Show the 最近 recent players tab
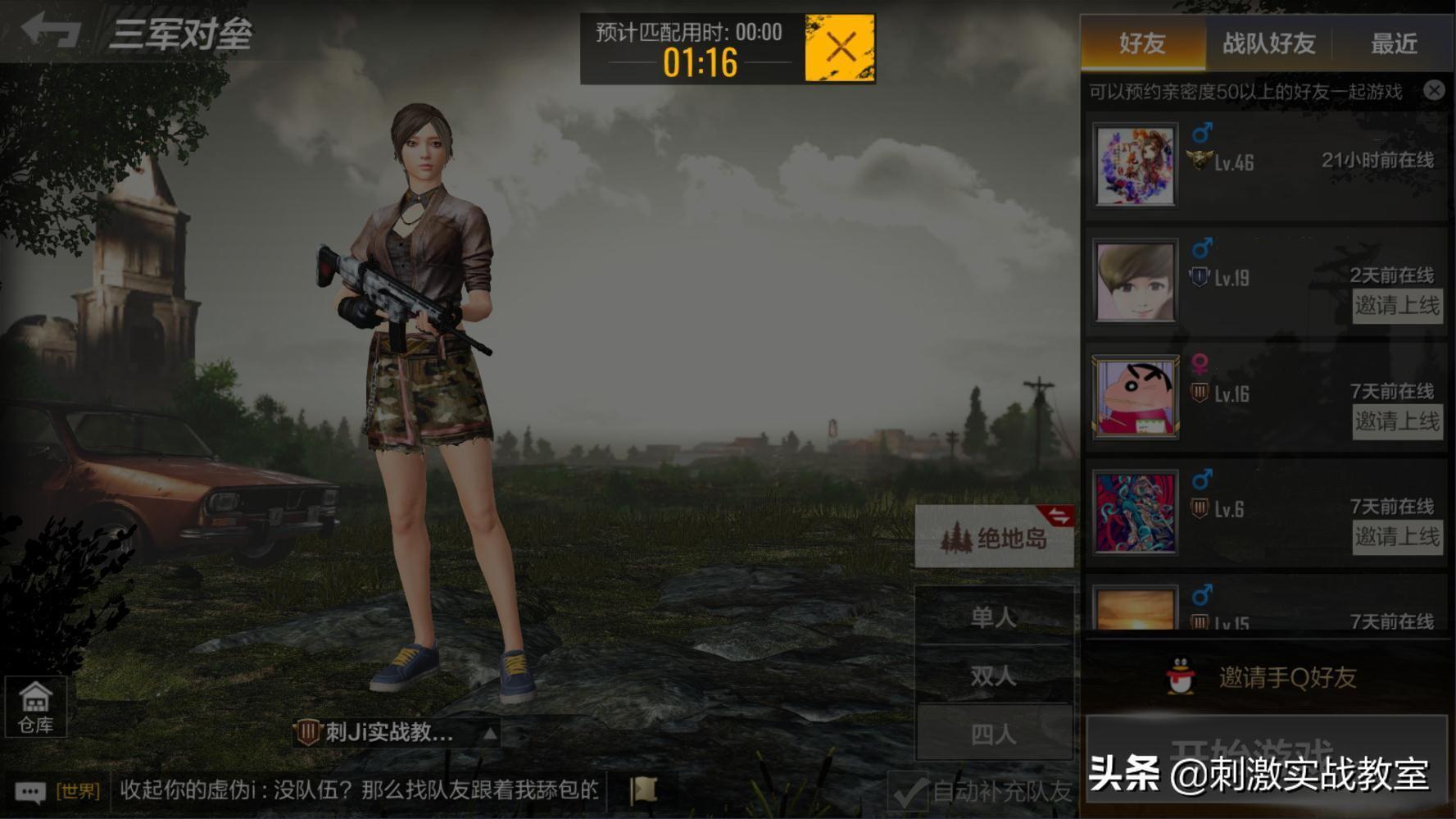Screen dimensions: 1456x819 (x=1394, y=43)
